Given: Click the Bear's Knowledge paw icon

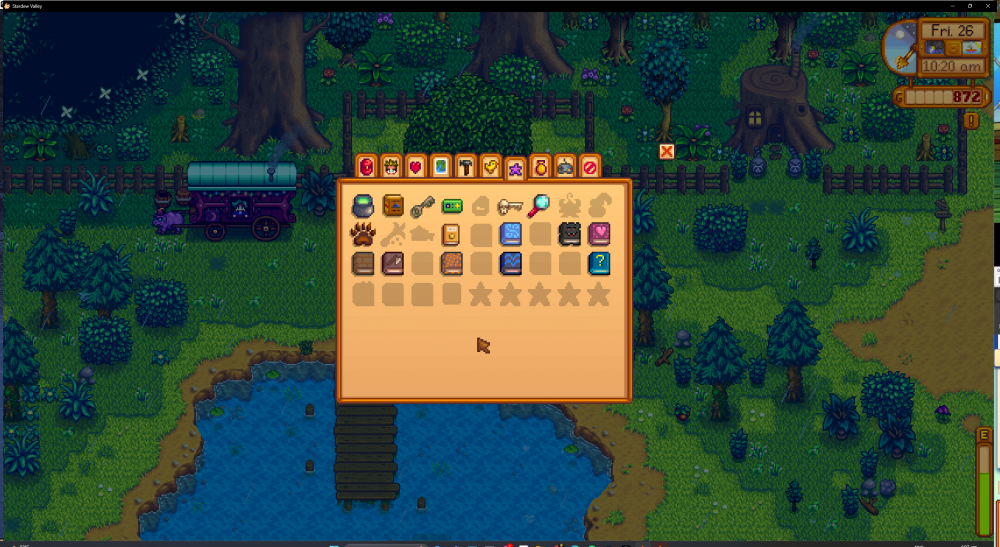Looking at the screenshot, I should tap(363, 235).
